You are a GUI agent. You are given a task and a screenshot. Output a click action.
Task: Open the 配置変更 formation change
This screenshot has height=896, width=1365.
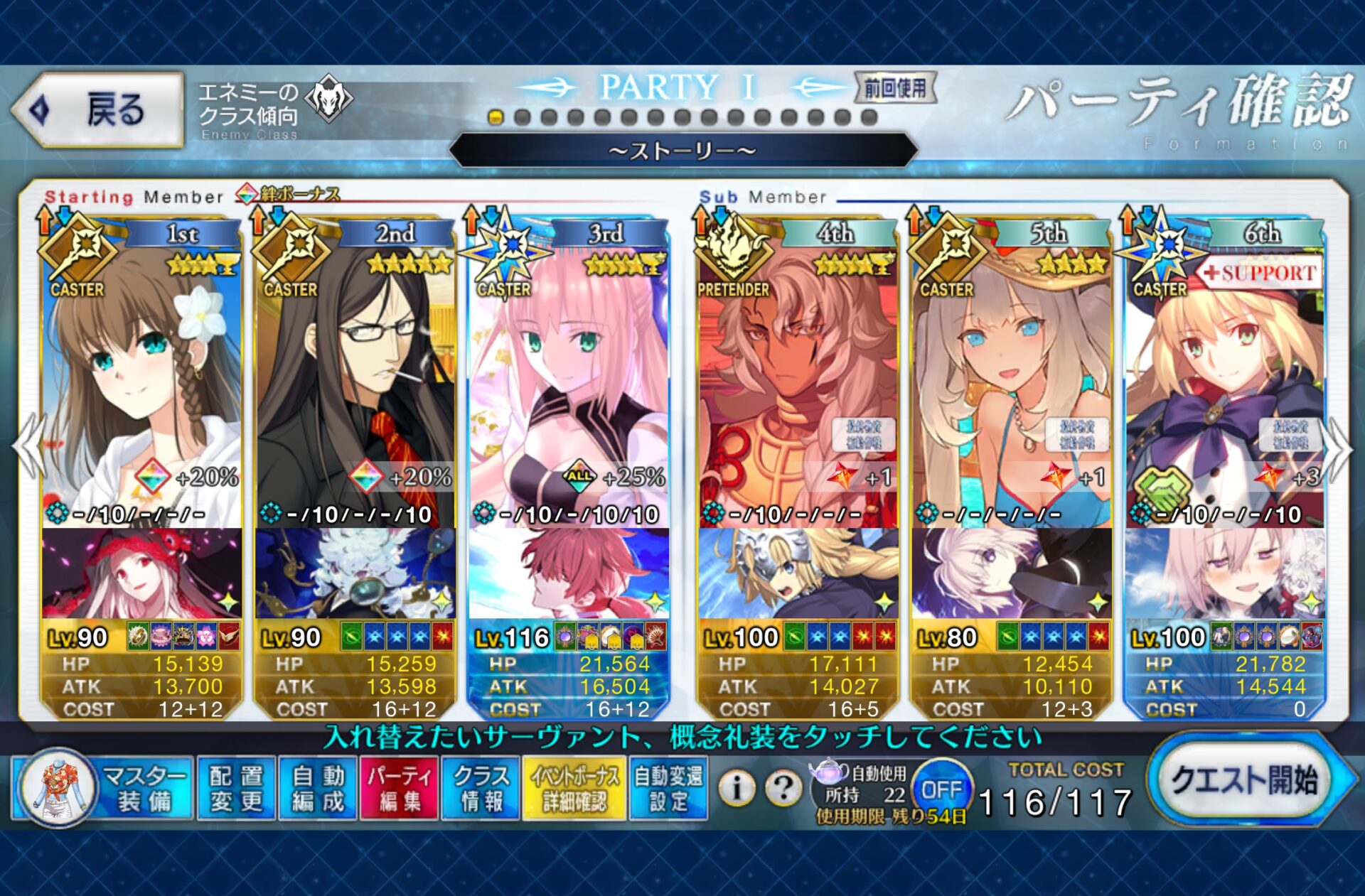tap(236, 789)
